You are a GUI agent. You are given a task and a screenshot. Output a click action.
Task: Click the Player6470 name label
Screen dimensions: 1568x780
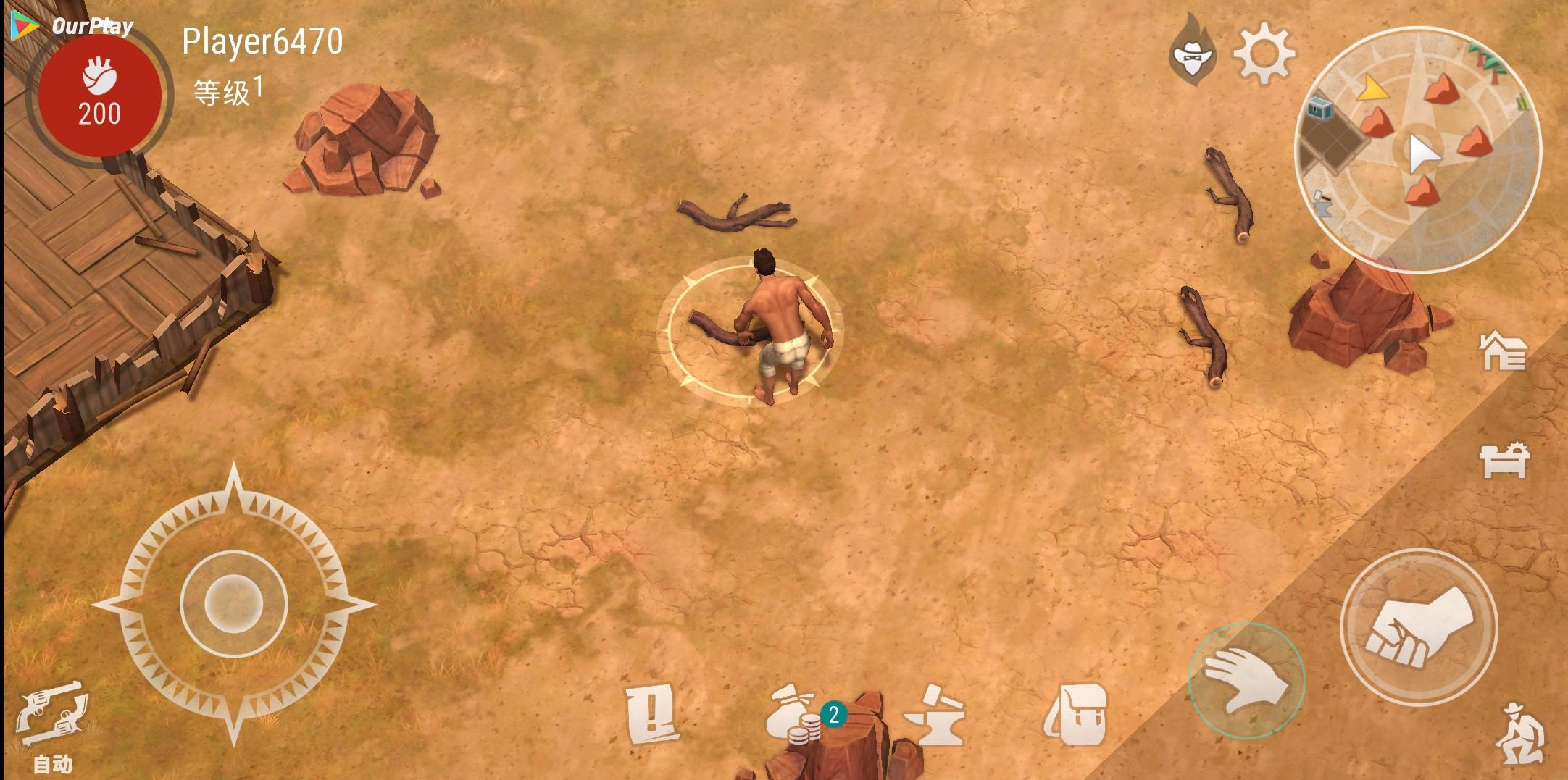point(262,41)
